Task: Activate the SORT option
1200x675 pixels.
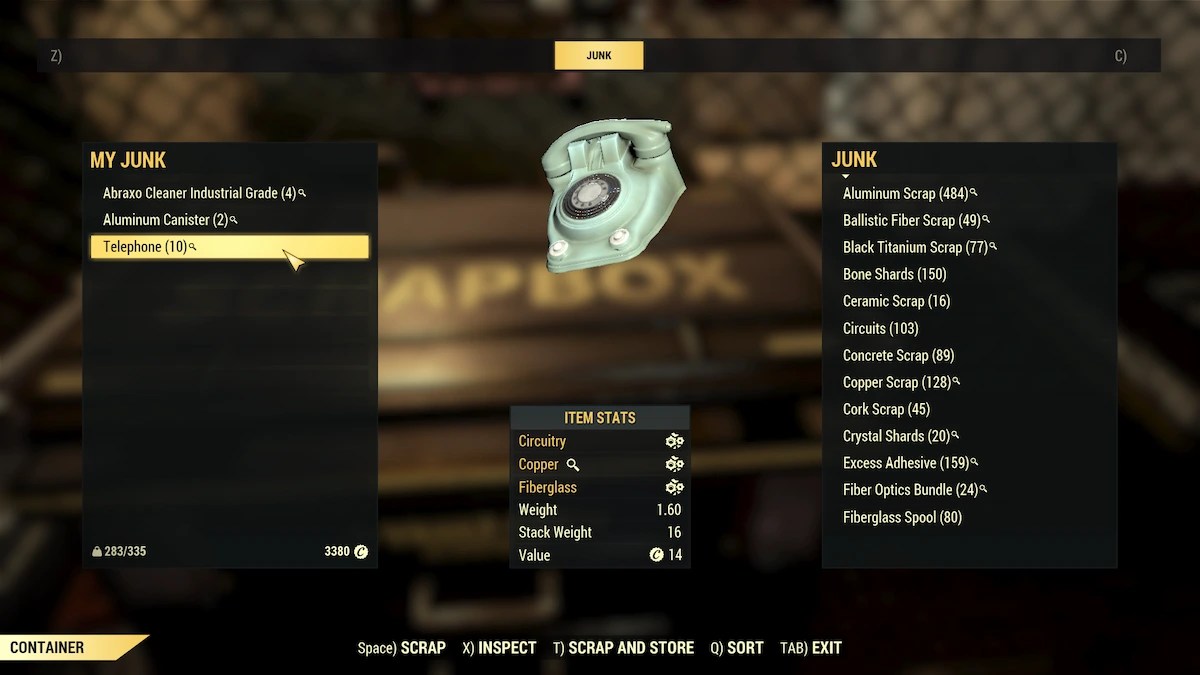Action: 737,648
